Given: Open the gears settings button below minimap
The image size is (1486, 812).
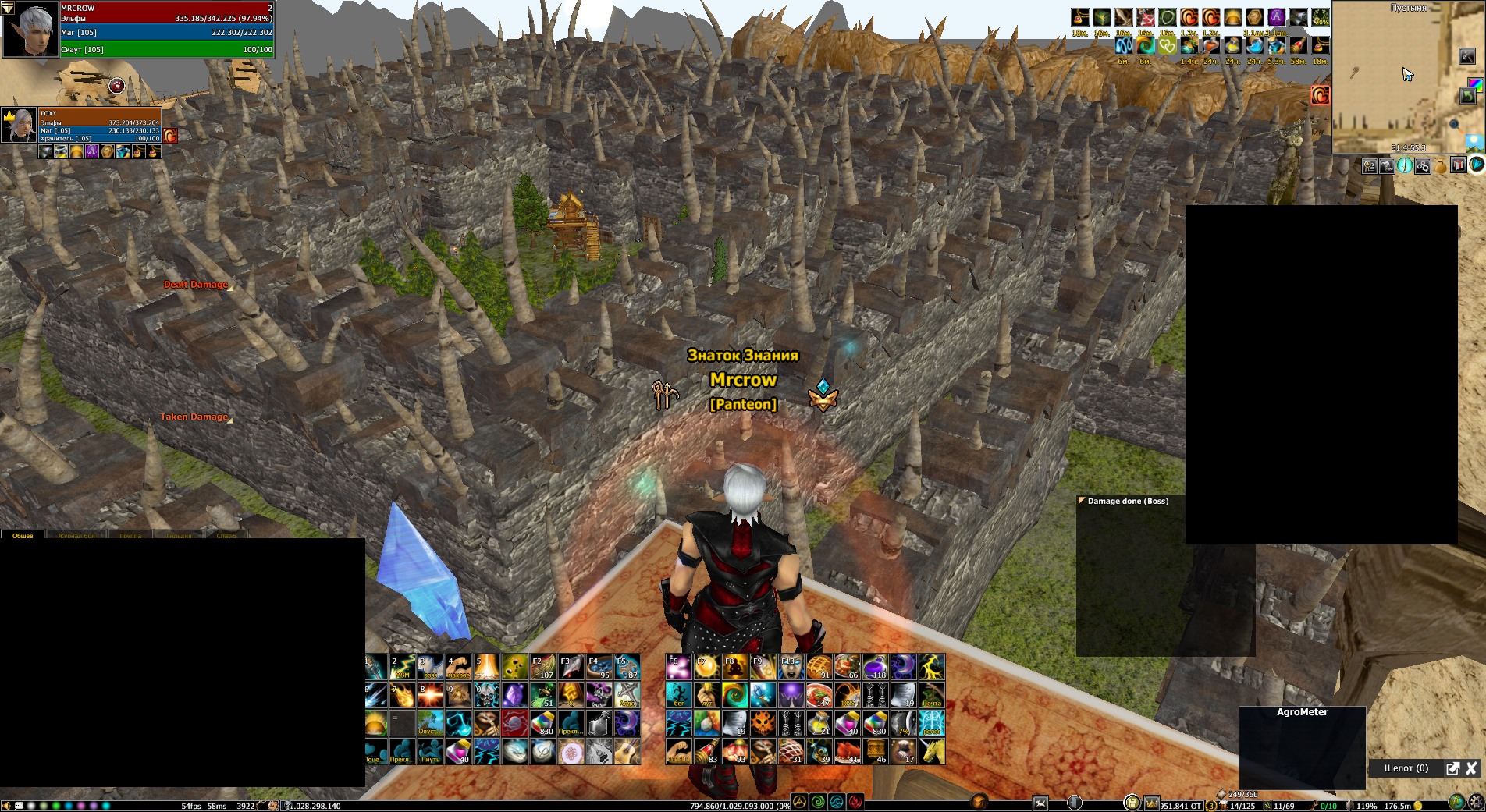Looking at the screenshot, I should 1423,165.
